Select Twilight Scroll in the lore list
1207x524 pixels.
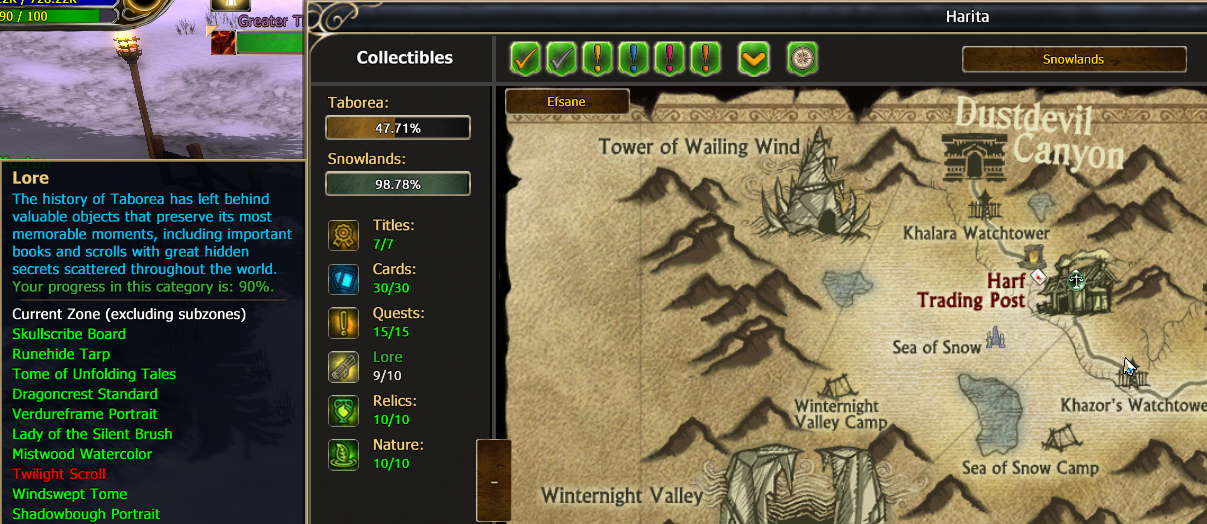tap(59, 474)
